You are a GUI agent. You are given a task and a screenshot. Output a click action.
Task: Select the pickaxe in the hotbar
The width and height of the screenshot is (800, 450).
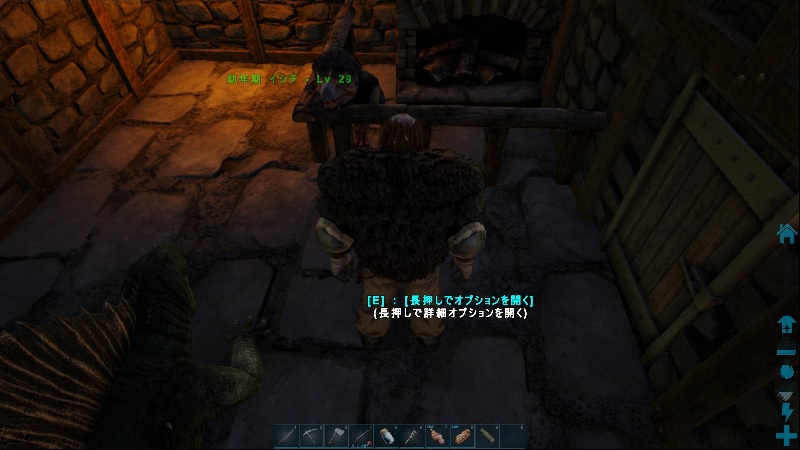point(312,436)
